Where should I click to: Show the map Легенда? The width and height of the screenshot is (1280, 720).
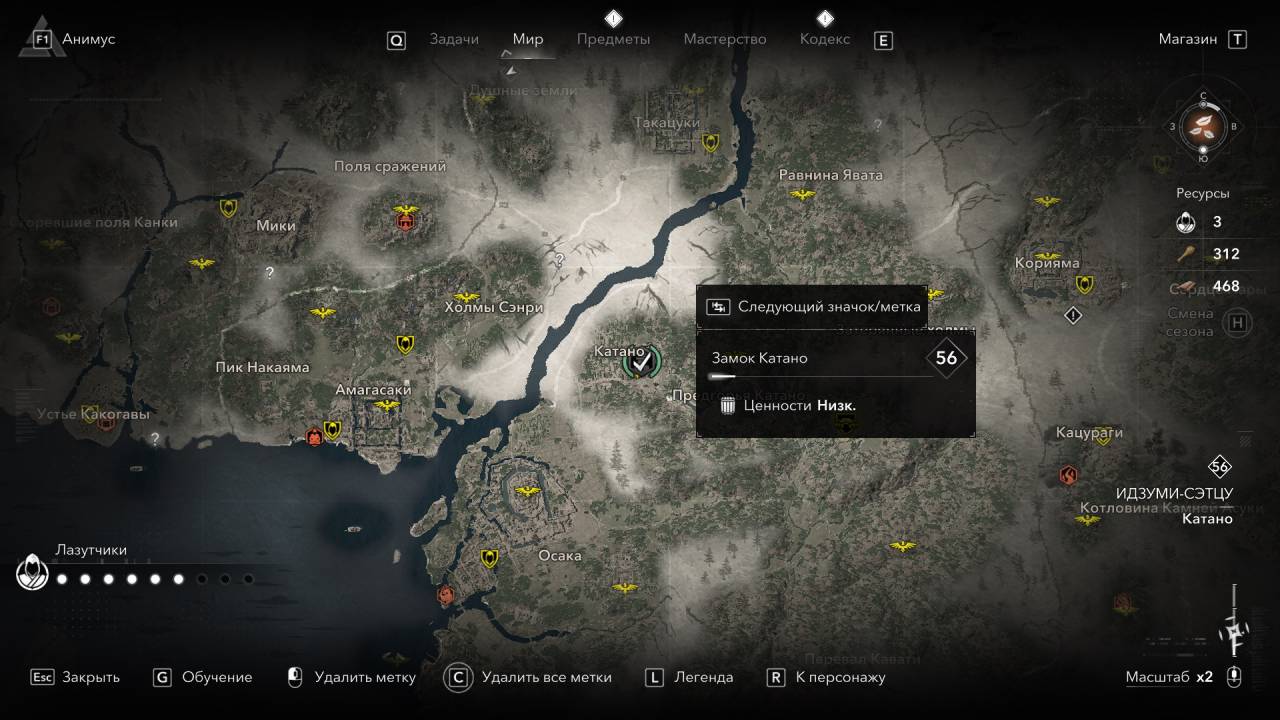[703, 677]
